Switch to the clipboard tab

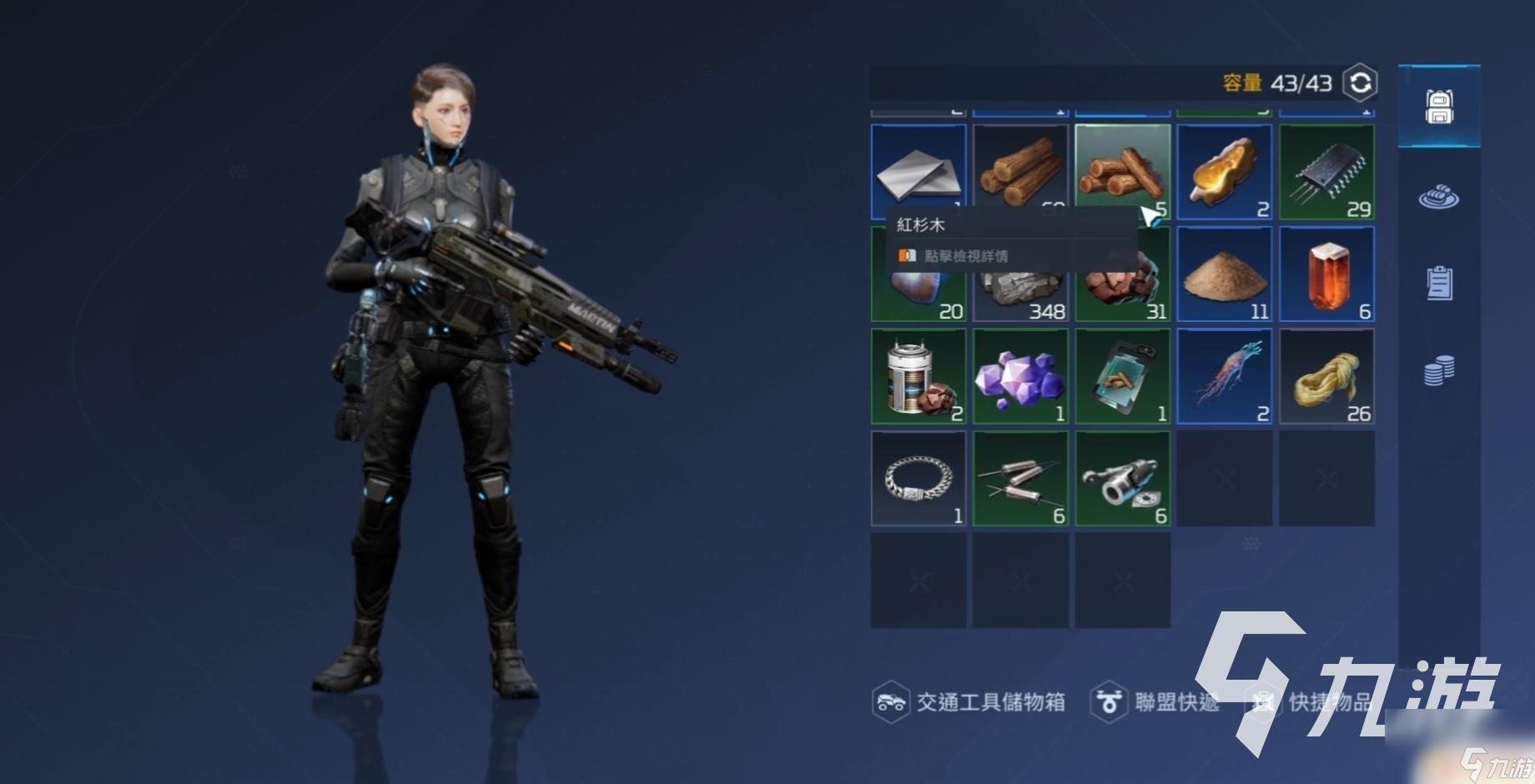[x=1439, y=283]
